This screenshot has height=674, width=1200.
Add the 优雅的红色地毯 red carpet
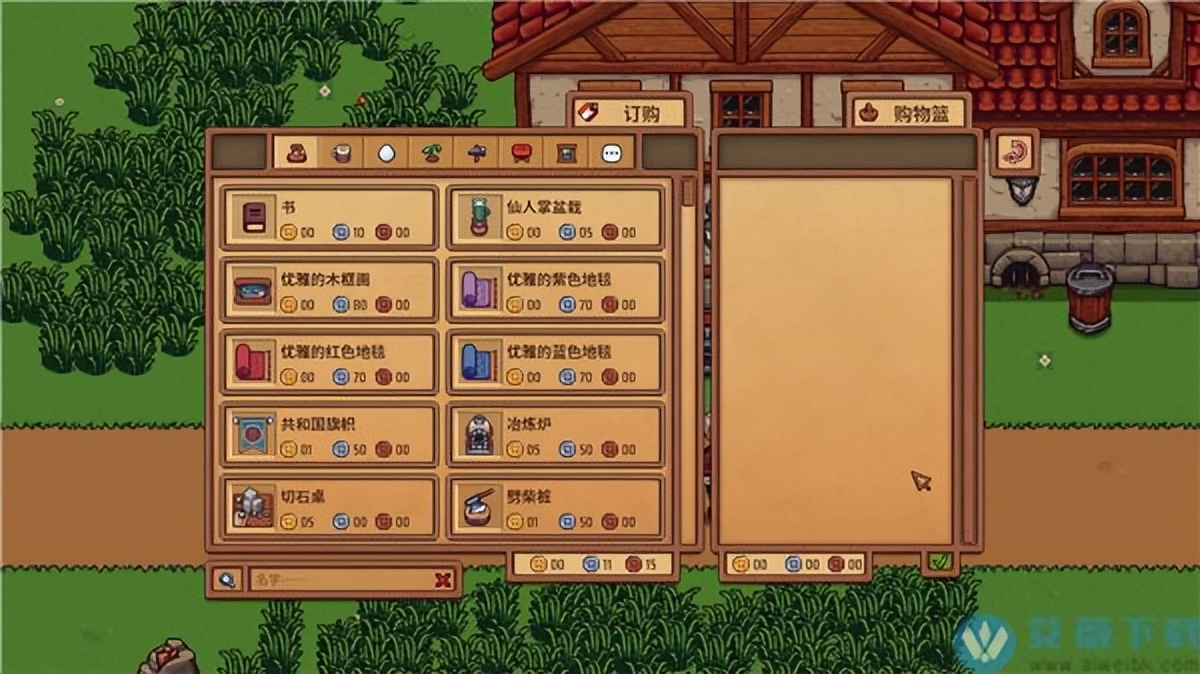[x=329, y=362]
